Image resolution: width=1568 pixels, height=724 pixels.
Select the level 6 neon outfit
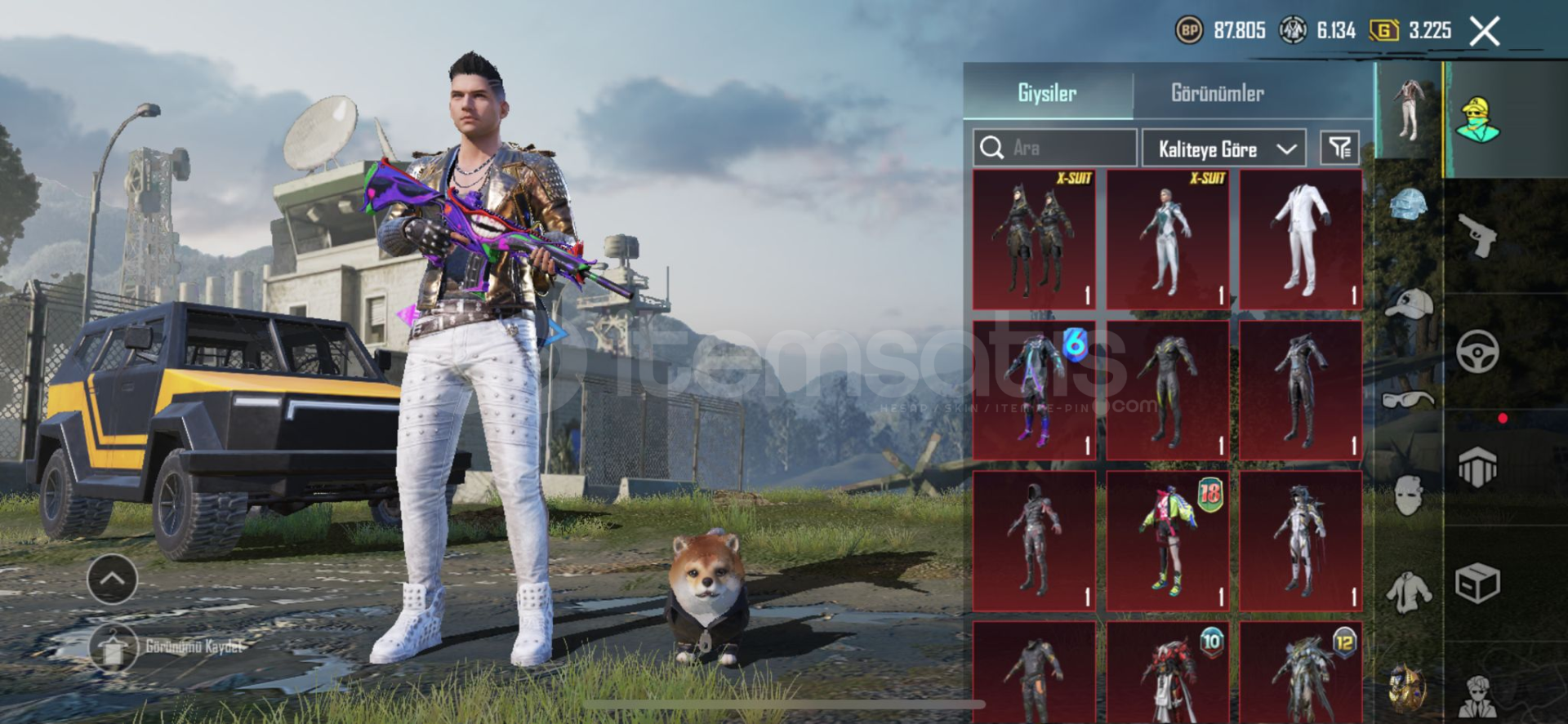pyautogui.click(x=1033, y=389)
